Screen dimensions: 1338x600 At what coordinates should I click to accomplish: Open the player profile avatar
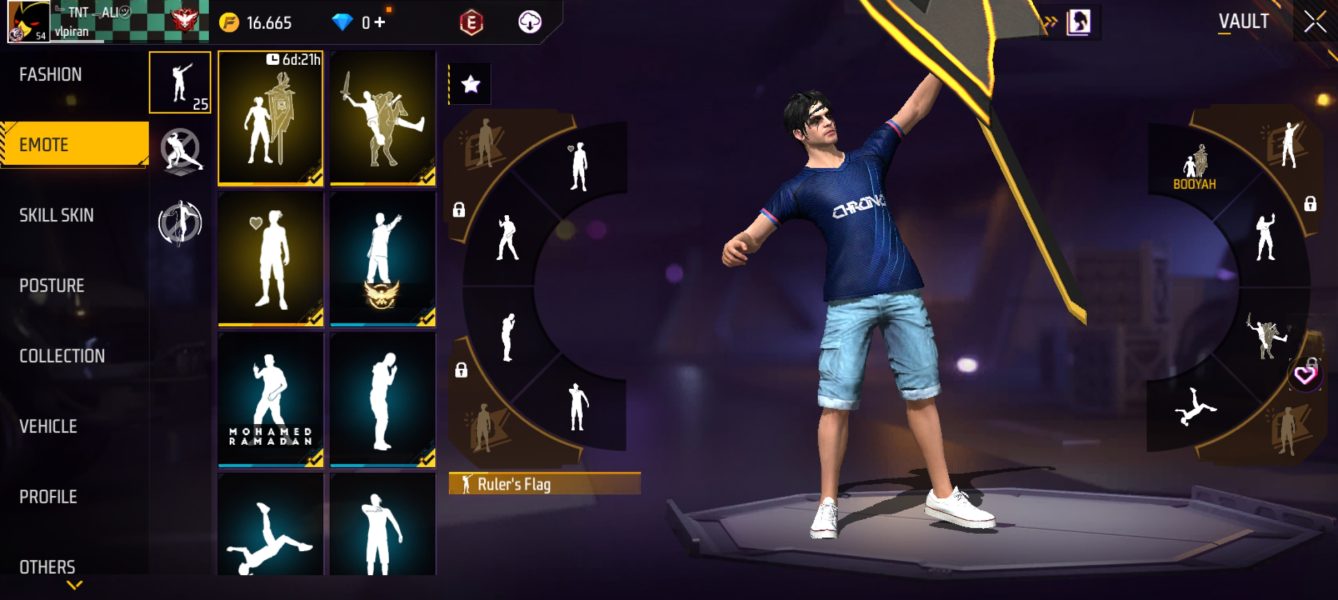[x=28, y=22]
